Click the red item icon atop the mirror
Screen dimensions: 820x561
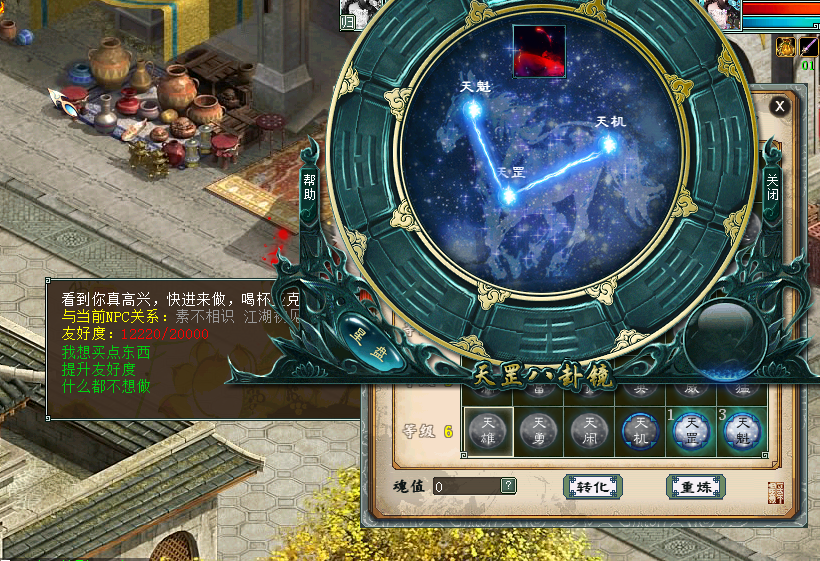point(539,51)
